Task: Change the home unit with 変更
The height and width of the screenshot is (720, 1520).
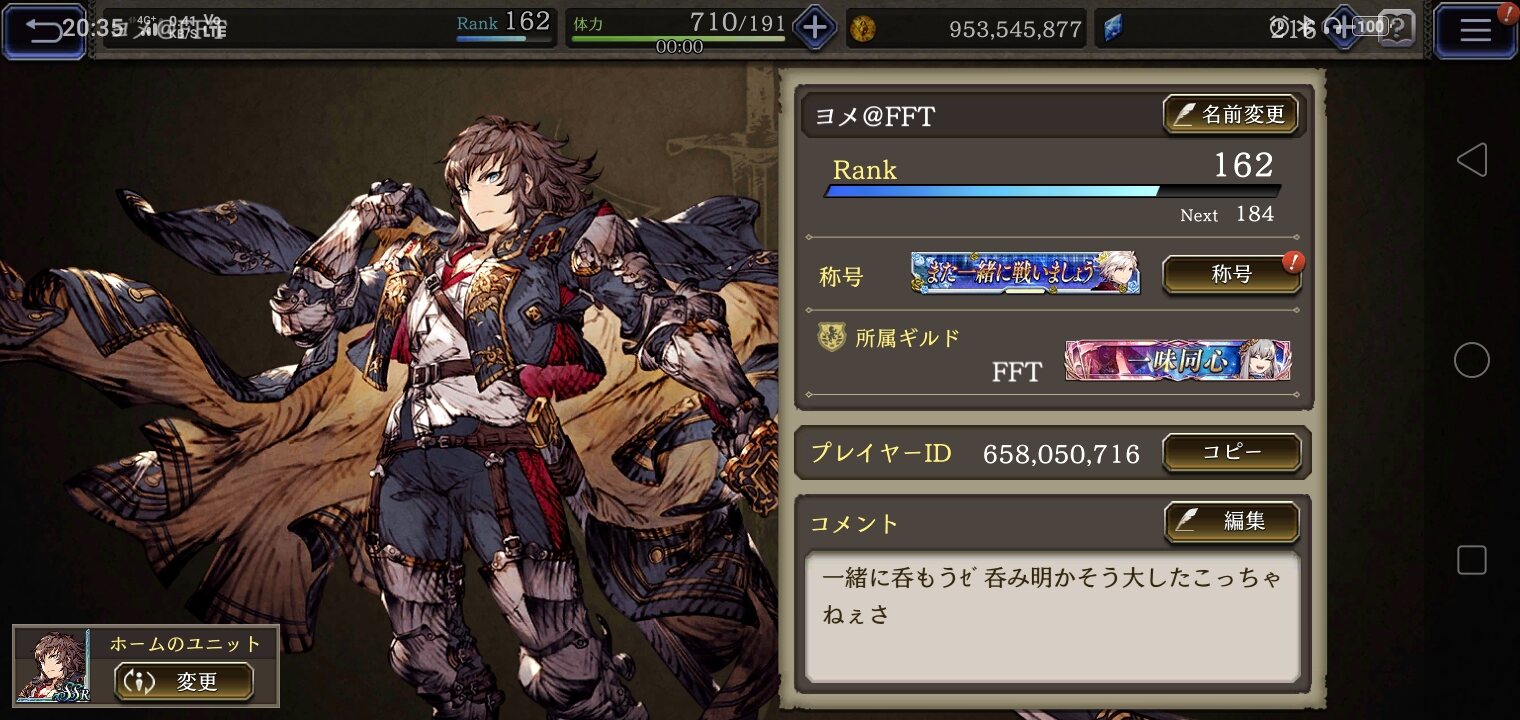Action: tap(183, 682)
